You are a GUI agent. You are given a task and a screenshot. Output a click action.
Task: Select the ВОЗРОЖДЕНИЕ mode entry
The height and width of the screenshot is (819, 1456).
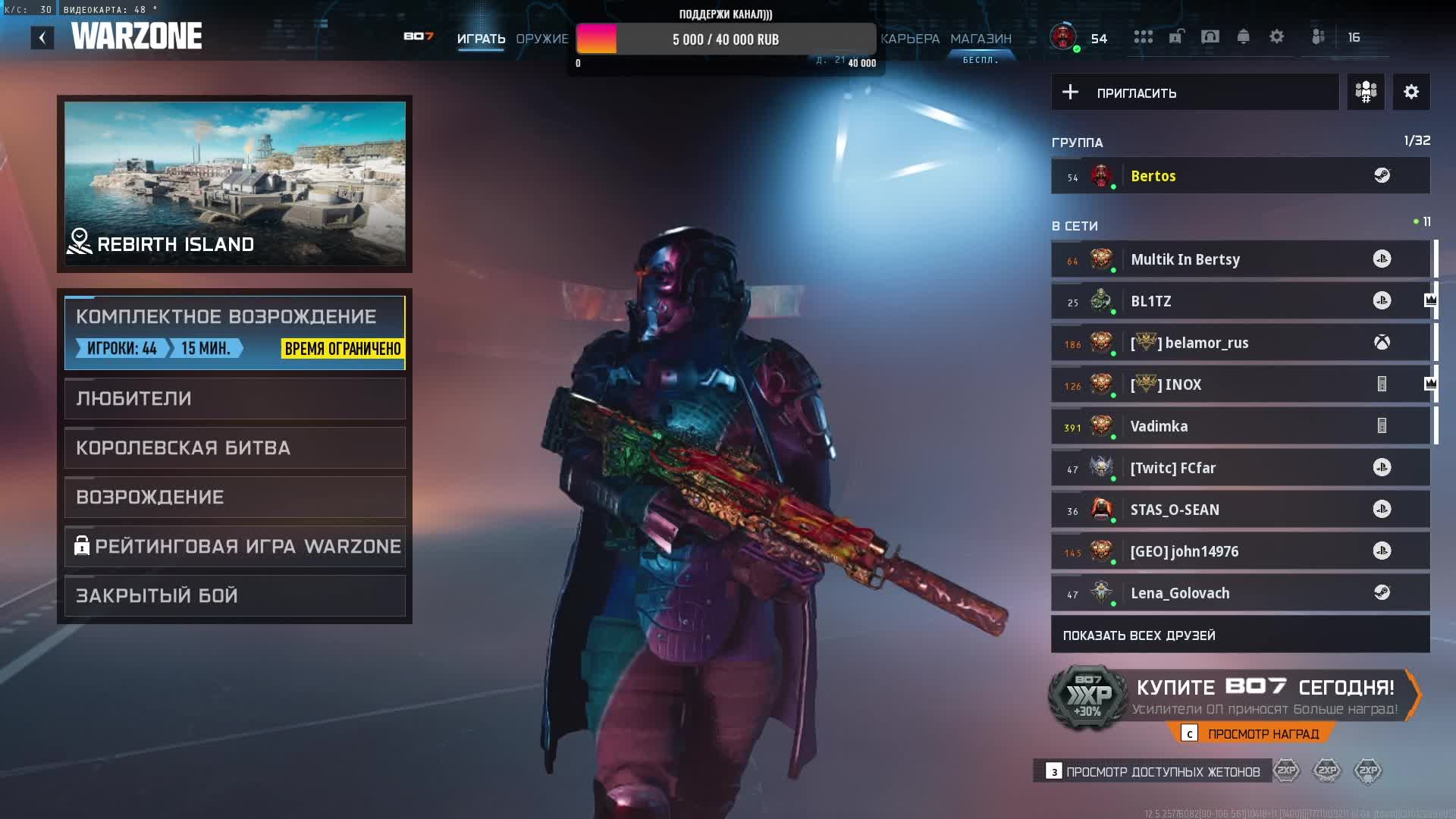[234, 497]
